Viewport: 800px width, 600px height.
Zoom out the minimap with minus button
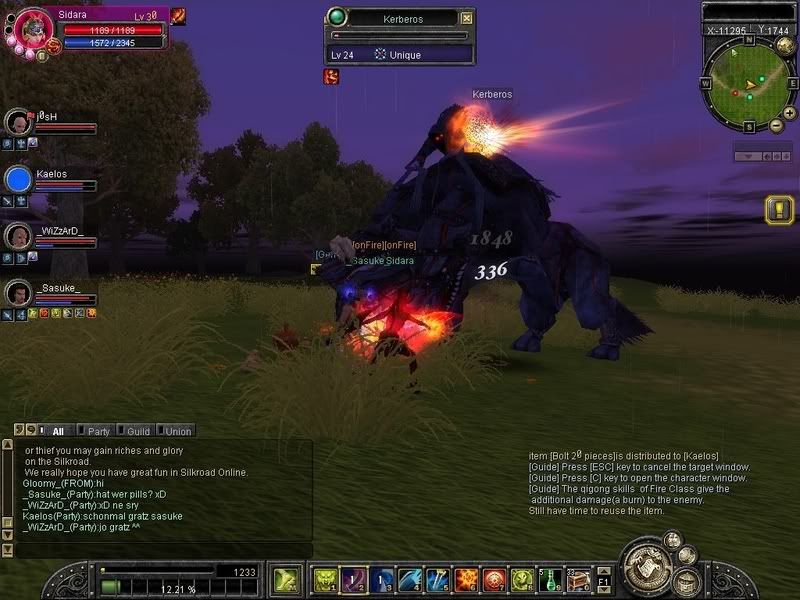pyautogui.click(x=776, y=124)
